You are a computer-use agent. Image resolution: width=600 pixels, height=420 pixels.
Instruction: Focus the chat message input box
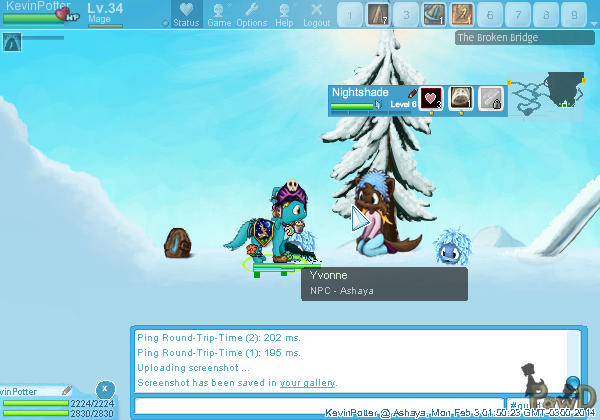318,405
